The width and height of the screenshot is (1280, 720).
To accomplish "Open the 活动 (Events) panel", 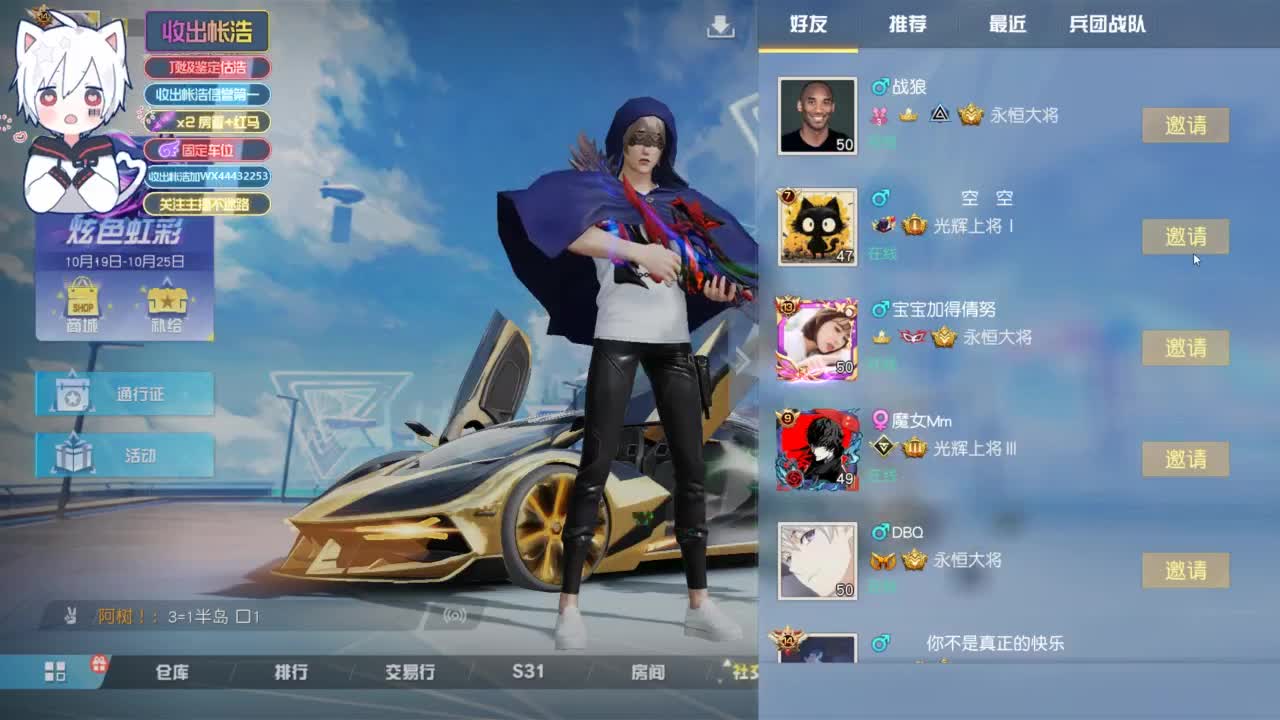I will click(x=124, y=455).
